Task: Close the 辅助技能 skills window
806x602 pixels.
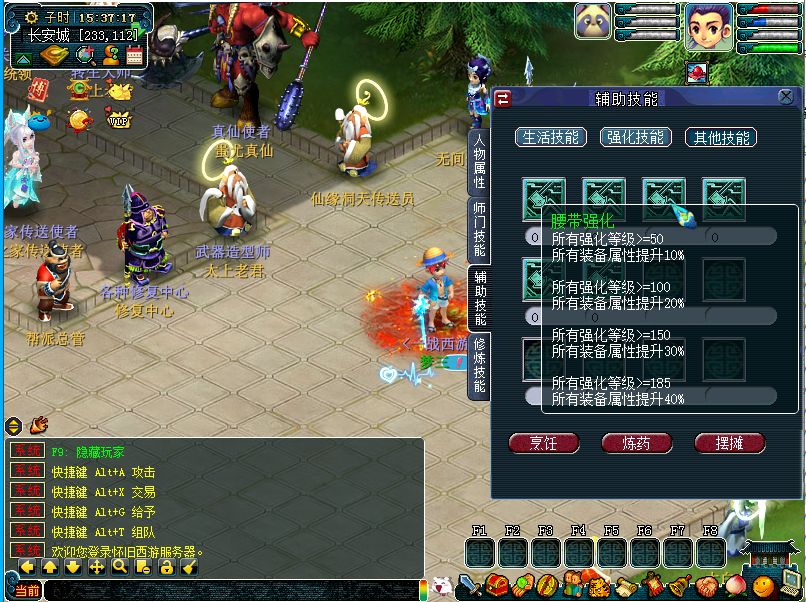Action: click(x=785, y=97)
